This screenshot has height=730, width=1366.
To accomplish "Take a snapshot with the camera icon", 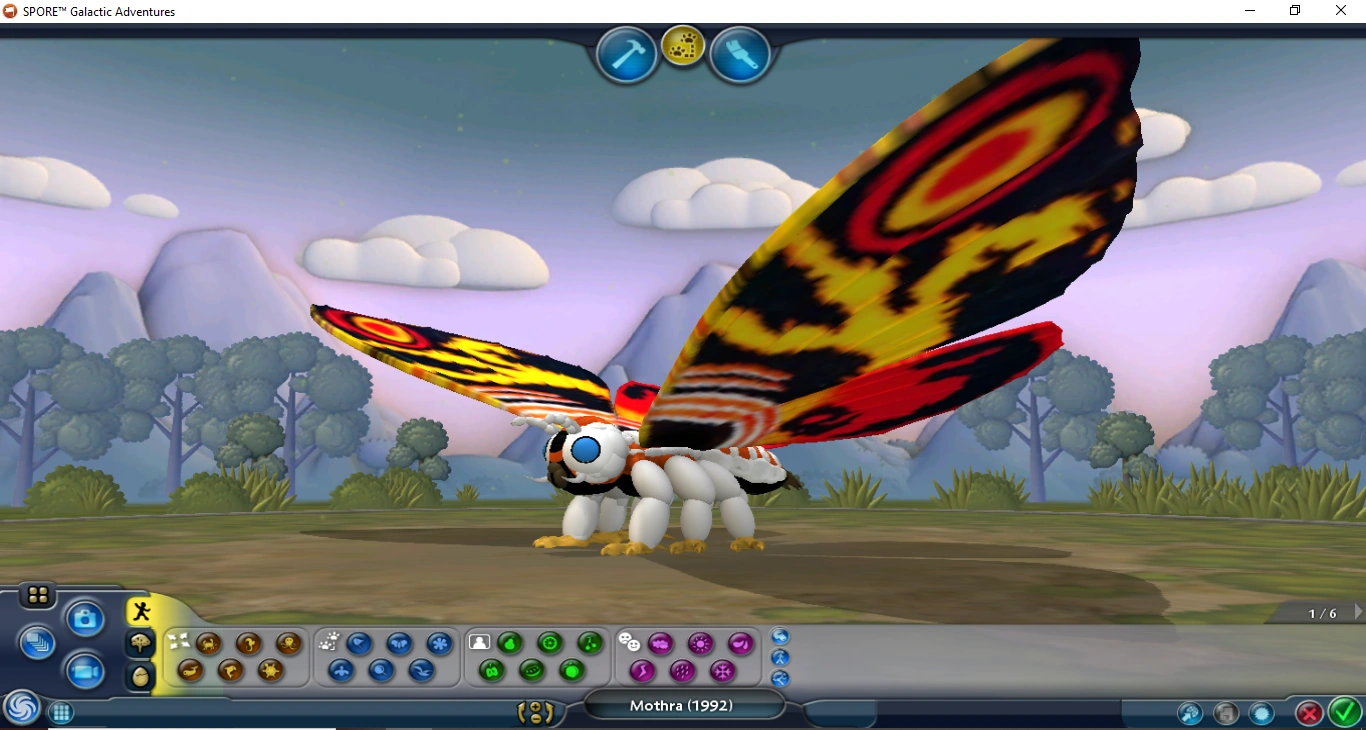I will pos(85,618).
